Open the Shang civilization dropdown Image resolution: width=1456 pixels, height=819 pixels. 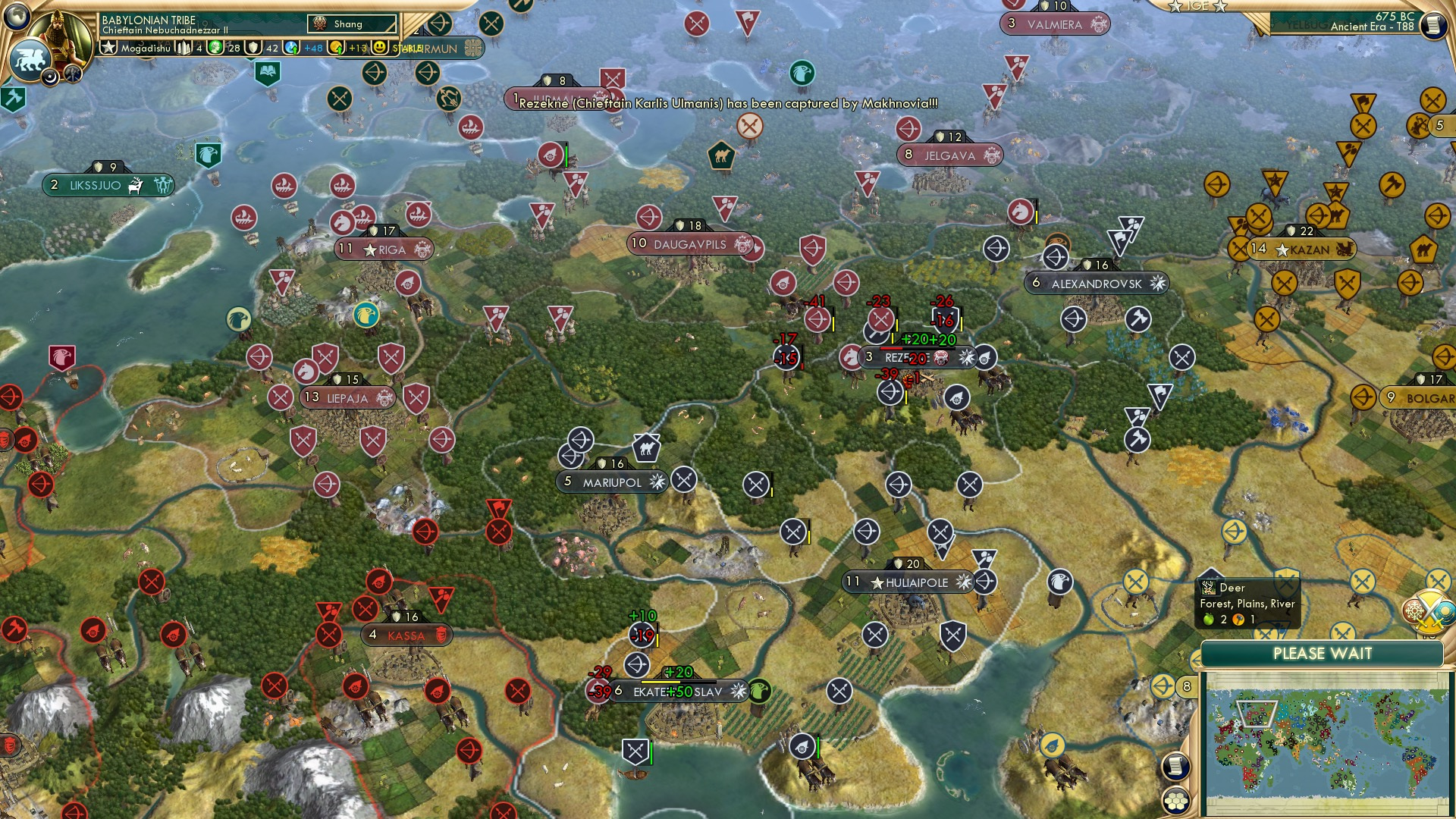[351, 24]
